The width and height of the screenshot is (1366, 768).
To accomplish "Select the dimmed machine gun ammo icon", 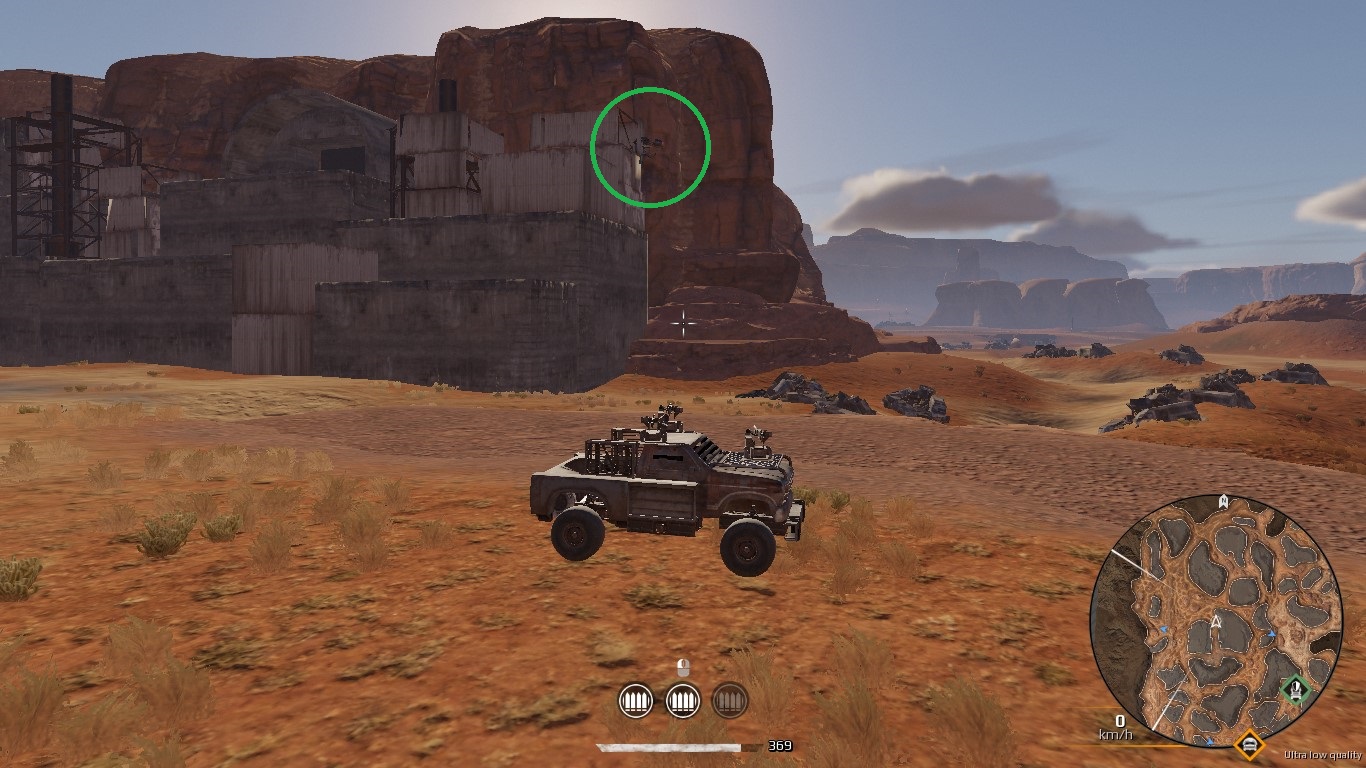I will 729,700.
